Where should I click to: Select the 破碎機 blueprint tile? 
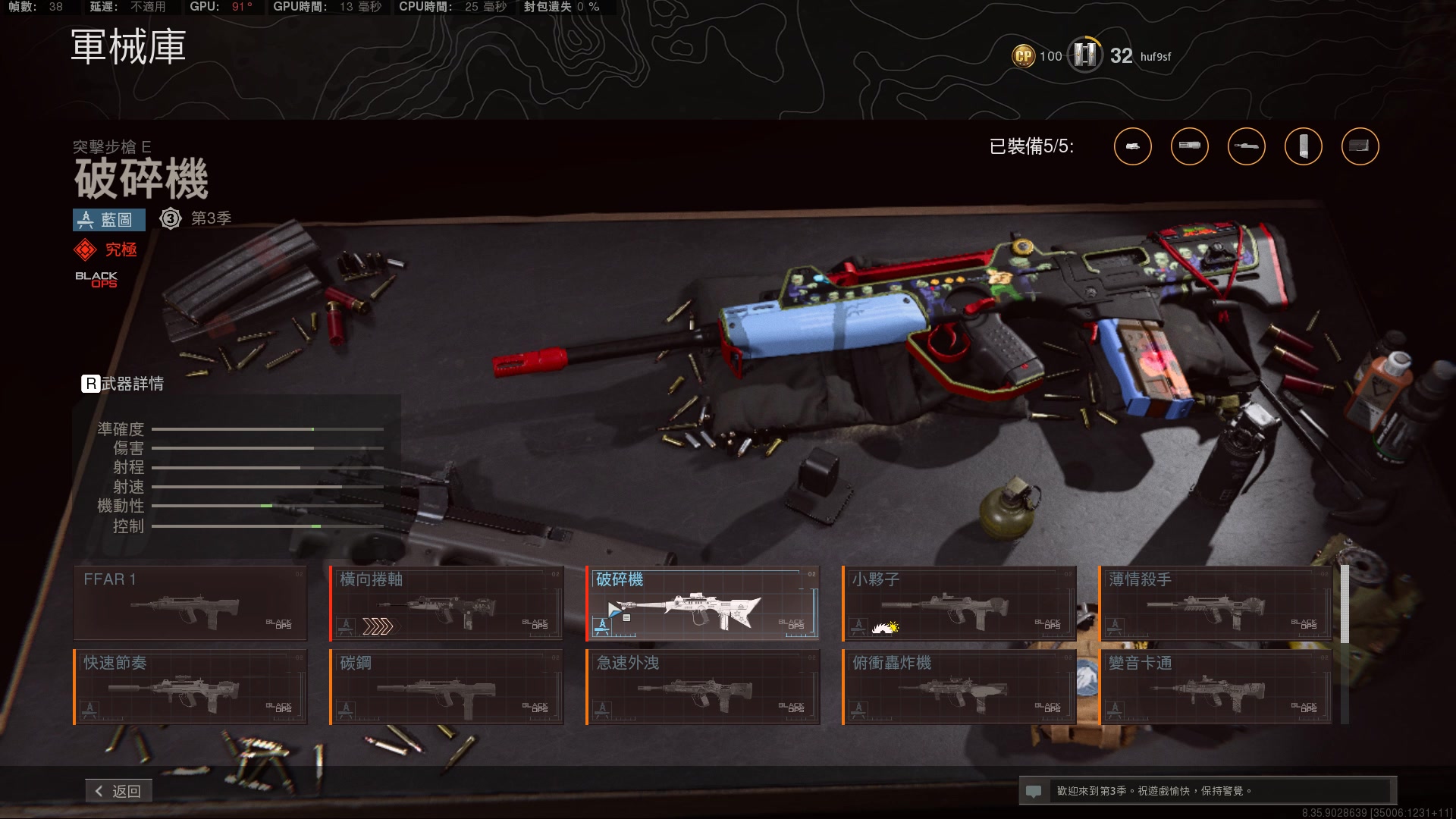click(703, 603)
